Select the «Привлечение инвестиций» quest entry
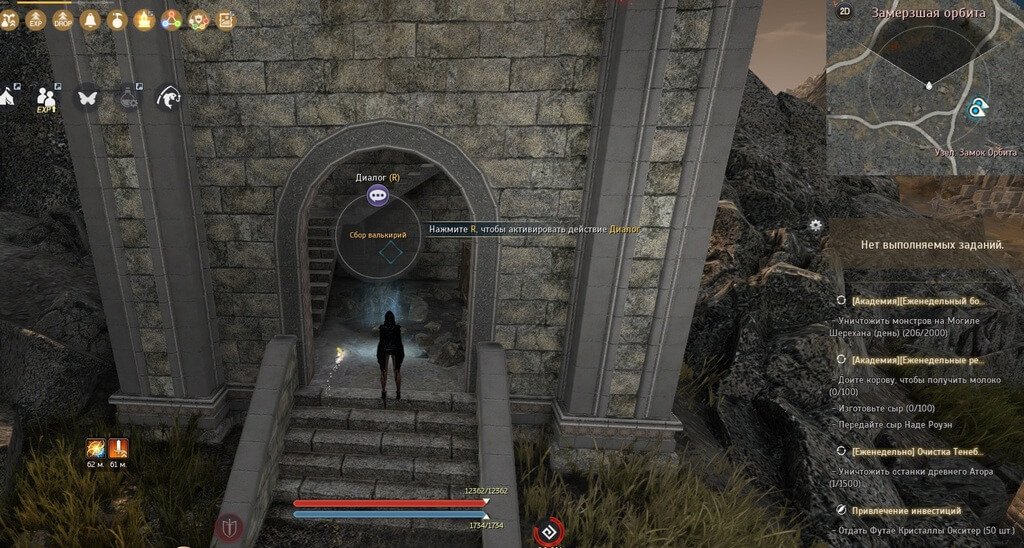Screen dimensions: 1024x548 (x=907, y=511)
